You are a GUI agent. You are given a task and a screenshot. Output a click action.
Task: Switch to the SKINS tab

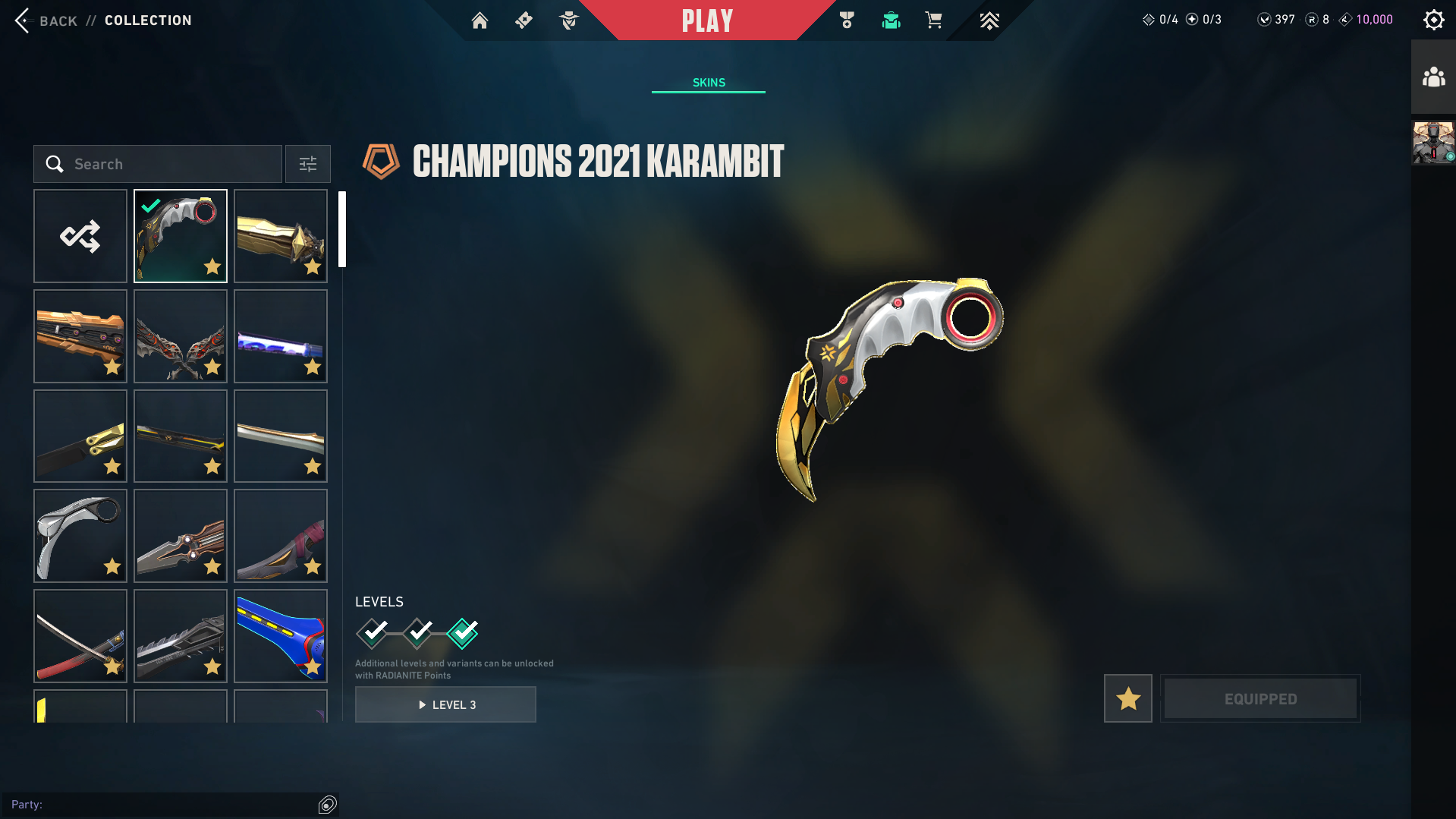(708, 82)
